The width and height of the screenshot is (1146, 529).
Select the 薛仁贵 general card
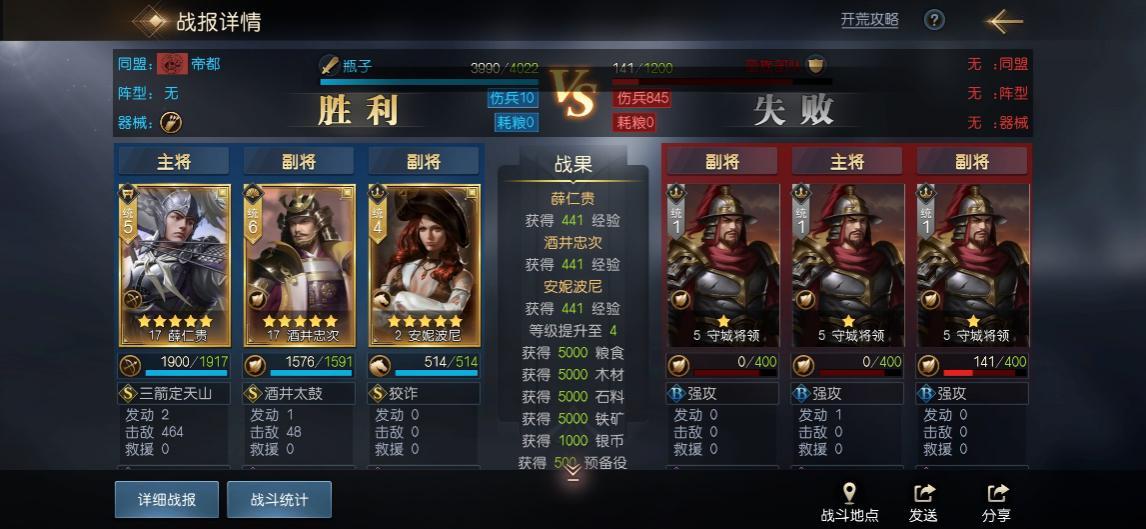click(174, 264)
